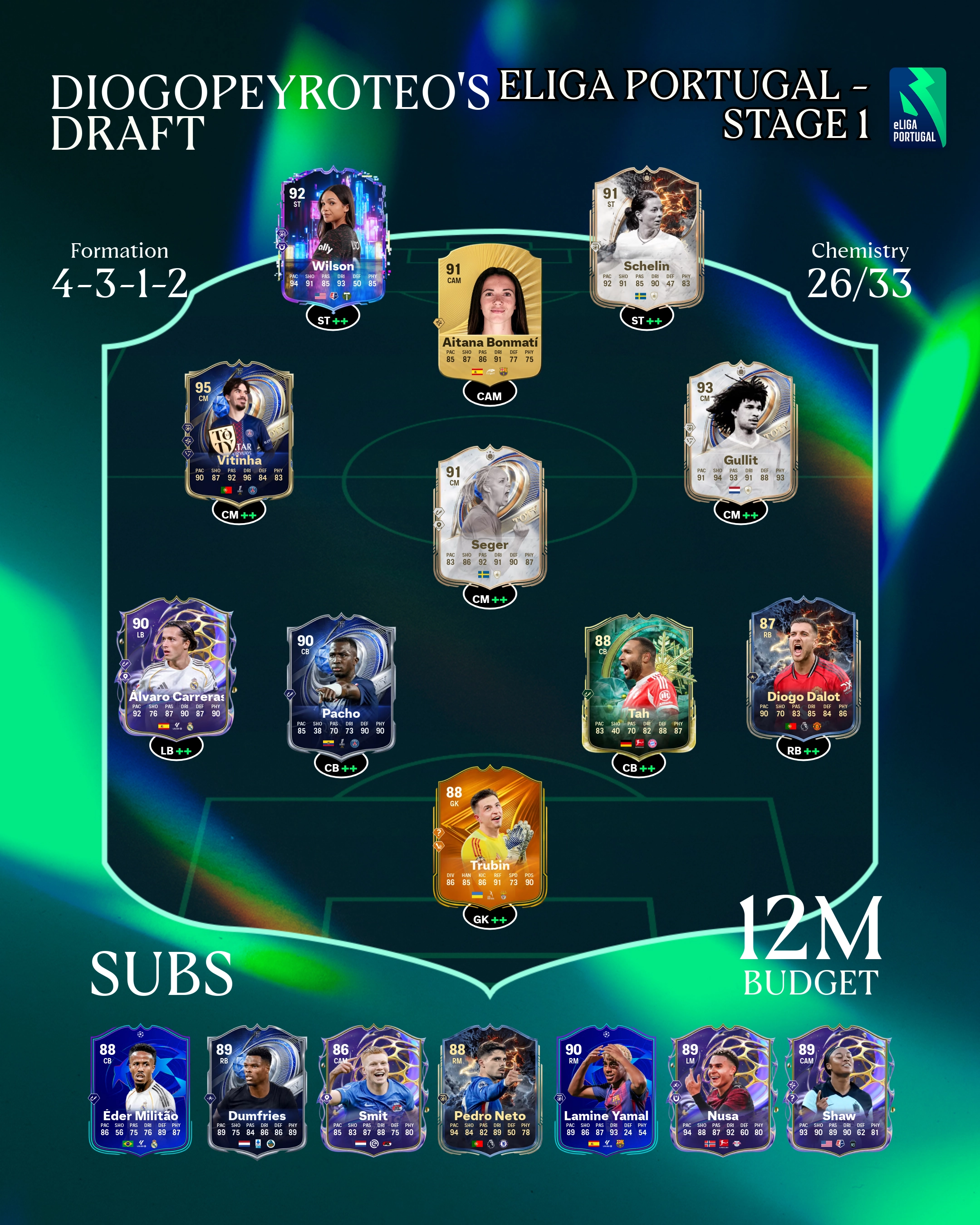The width and height of the screenshot is (980, 1225).
Task: Click the Tah centre back card
Action: [638, 685]
